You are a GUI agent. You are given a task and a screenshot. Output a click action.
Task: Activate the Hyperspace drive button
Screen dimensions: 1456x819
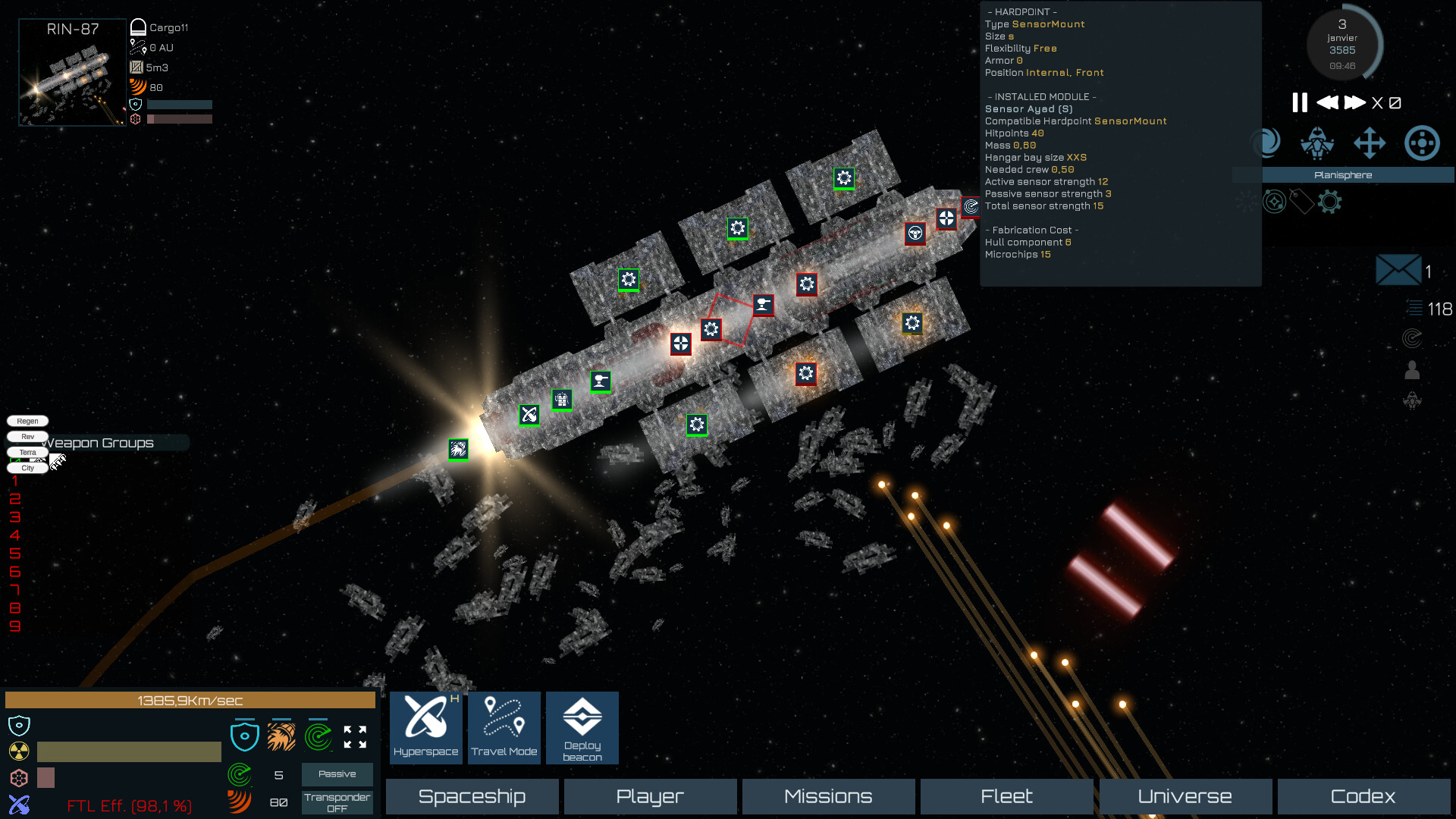(425, 727)
